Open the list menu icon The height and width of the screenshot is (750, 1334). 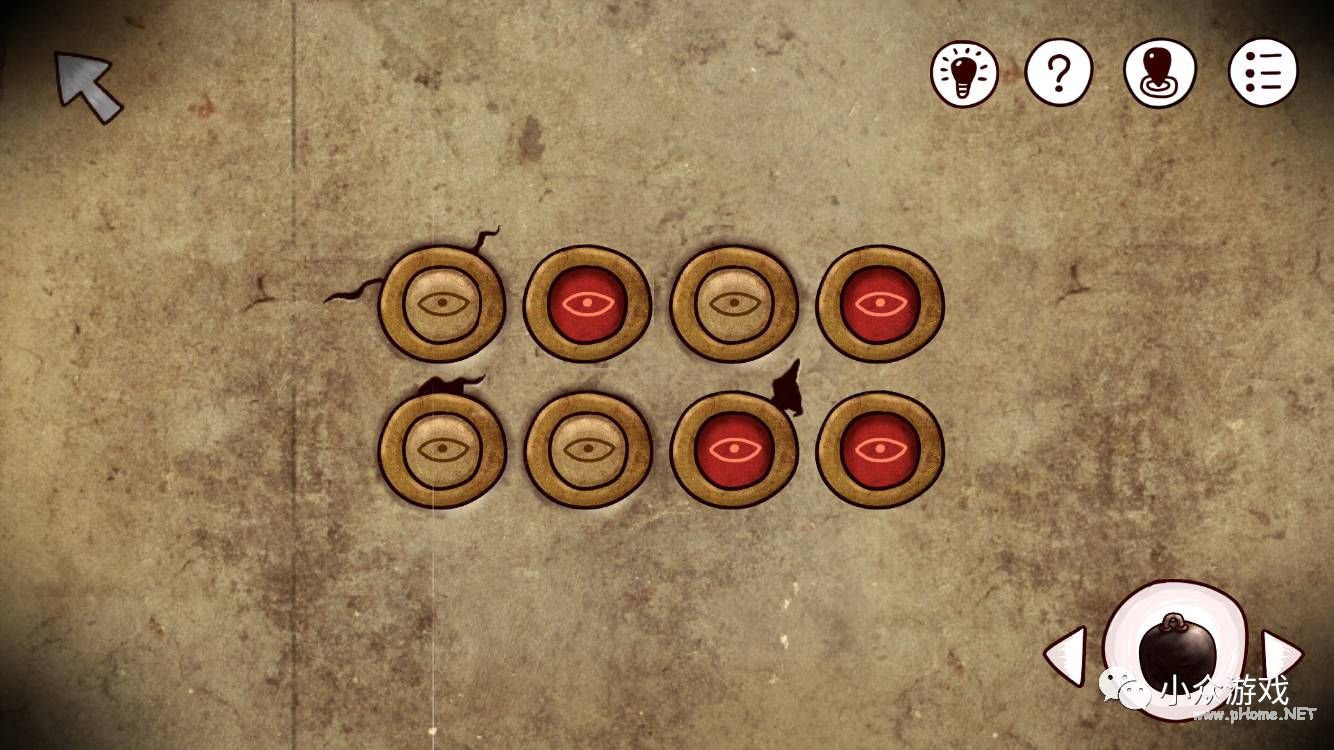coord(1263,72)
